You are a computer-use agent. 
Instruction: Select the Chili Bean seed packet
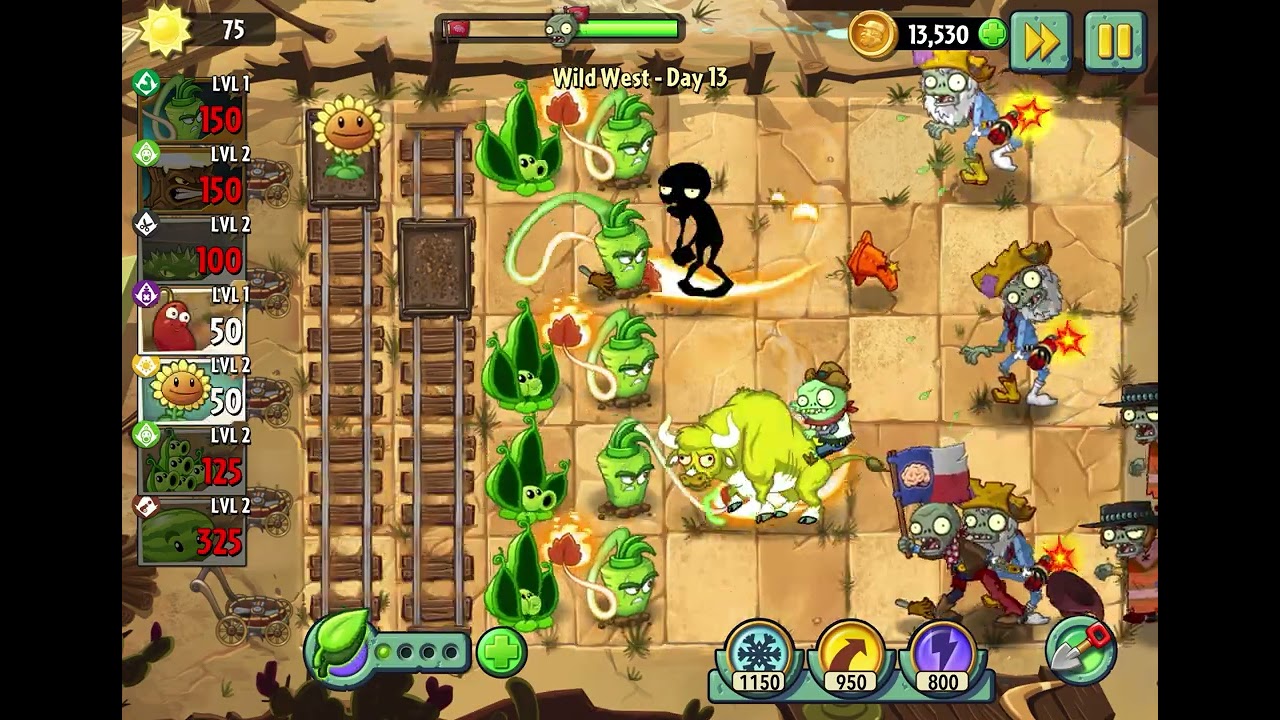tap(192, 321)
